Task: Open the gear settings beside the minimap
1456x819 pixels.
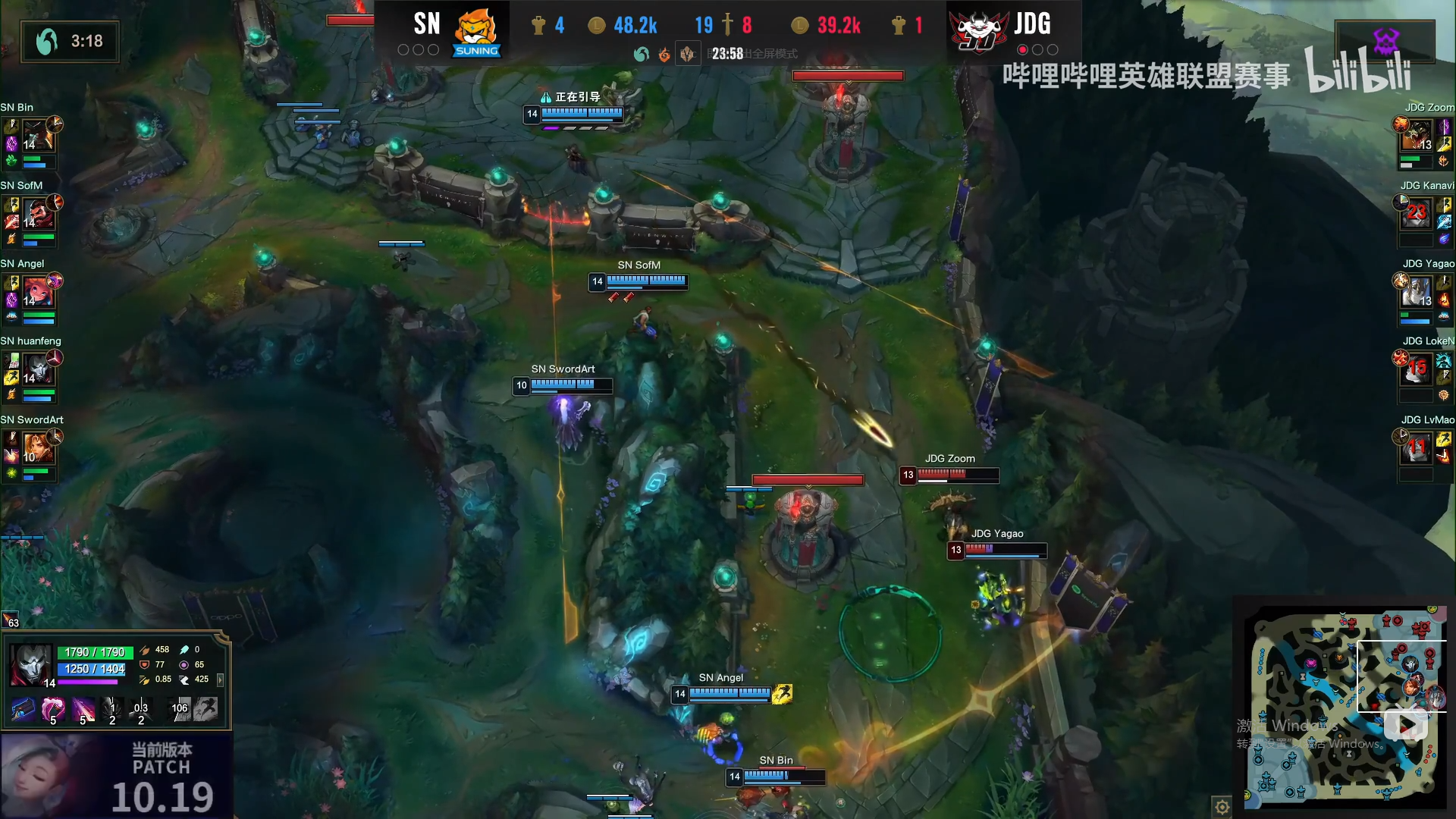Action: (1222, 807)
